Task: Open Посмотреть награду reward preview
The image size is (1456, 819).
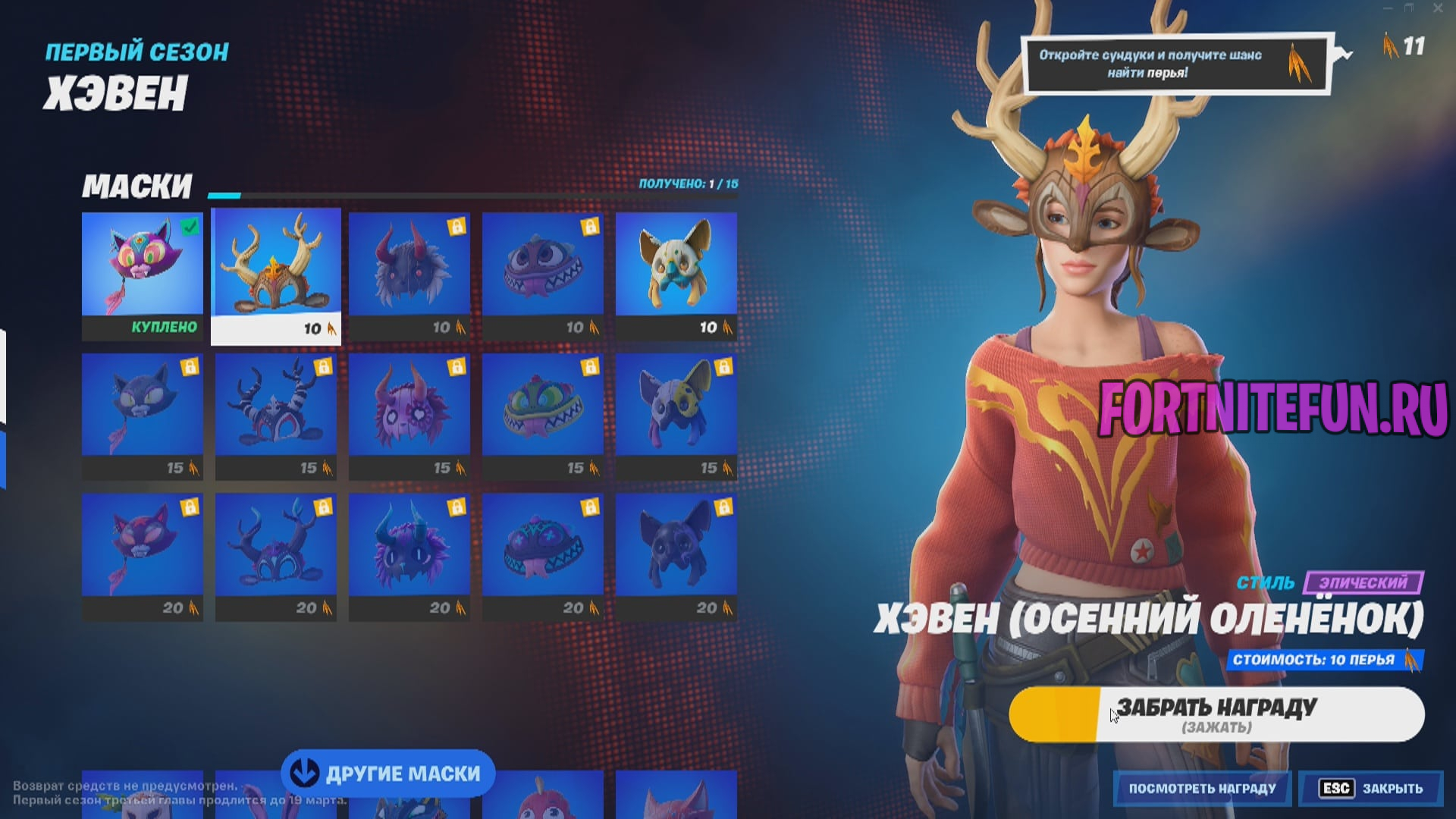Action: pos(1202,789)
